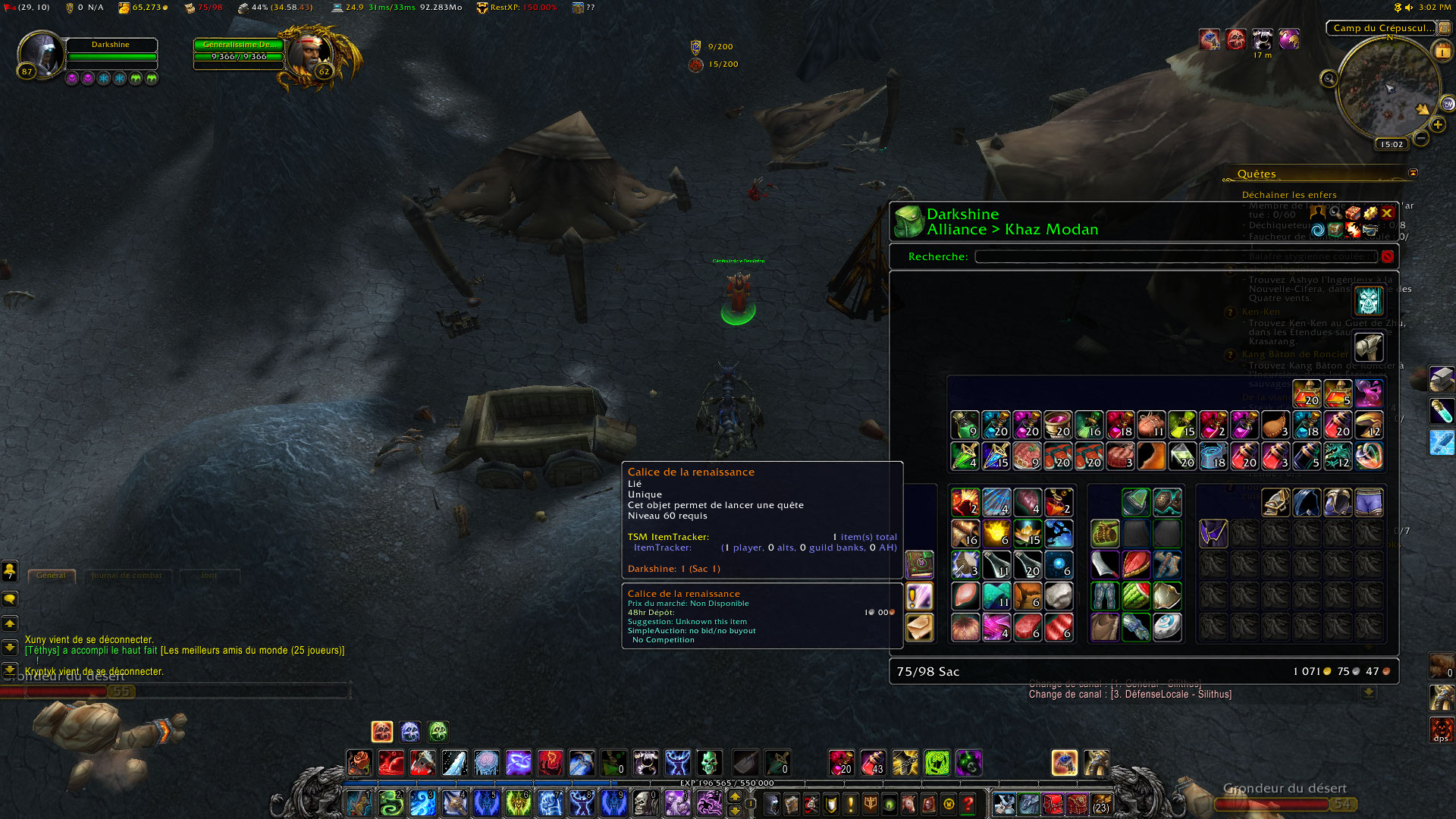Activate the green skull ability on the action bar
Viewport: 1456px width, 819px height.
(x=709, y=762)
